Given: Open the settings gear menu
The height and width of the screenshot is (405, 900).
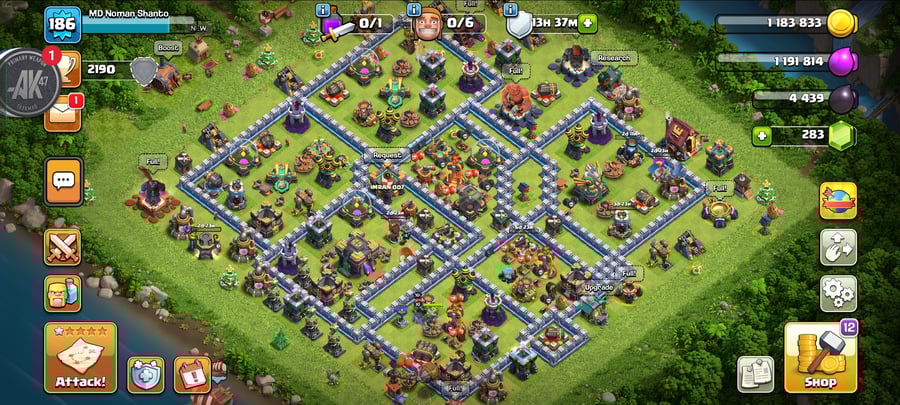Looking at the screenshot, I should point(837,293).
